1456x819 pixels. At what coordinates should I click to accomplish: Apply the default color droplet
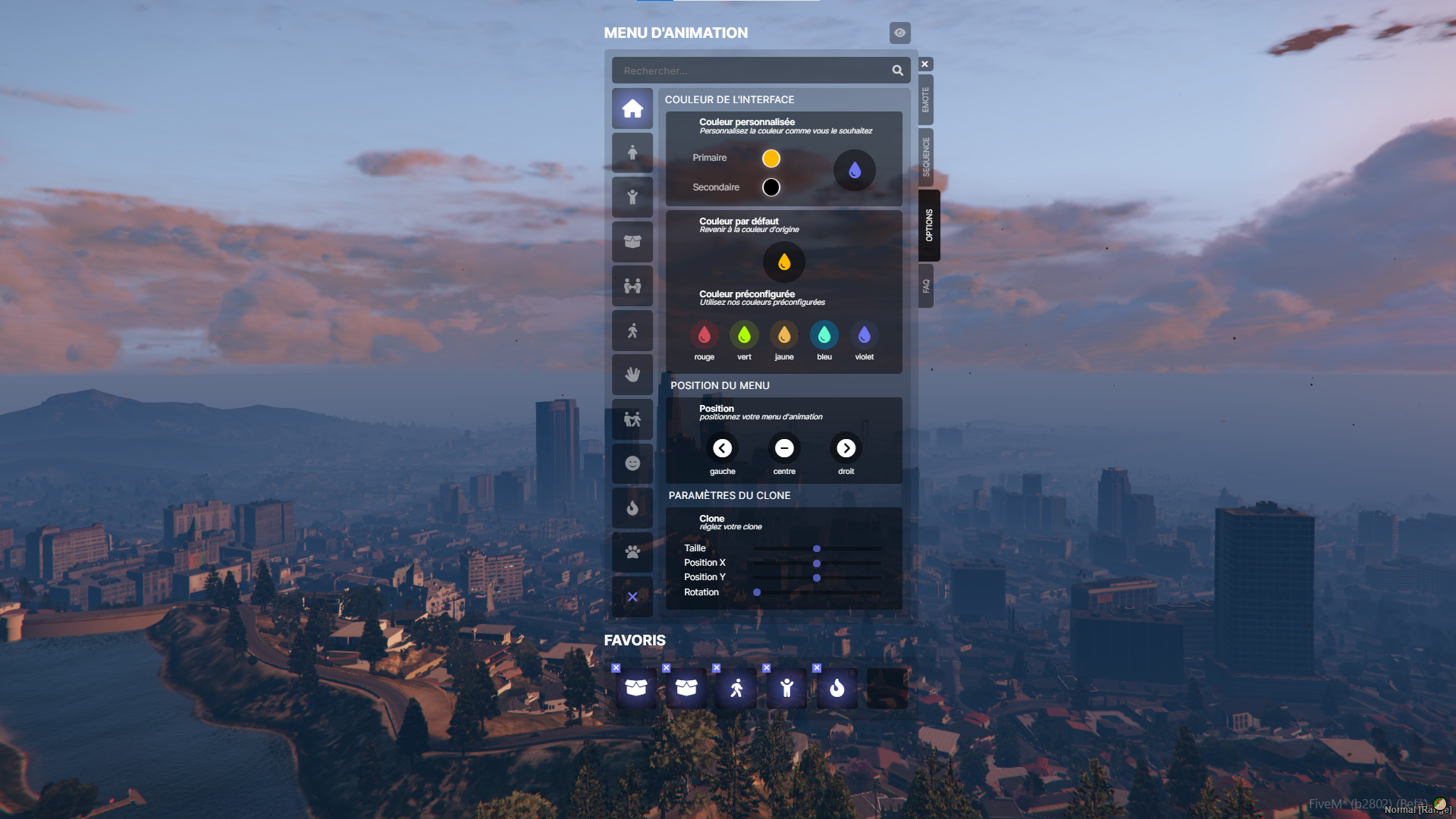(783, 262)
